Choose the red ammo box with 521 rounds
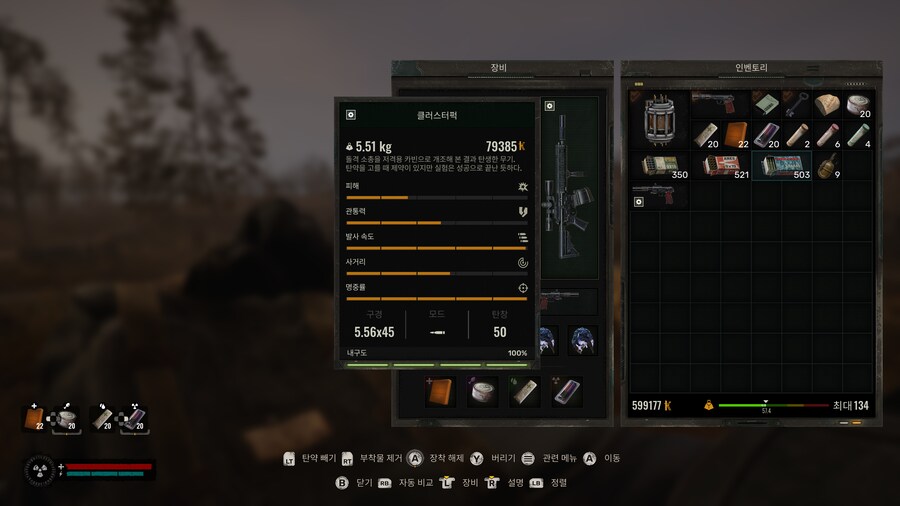The width and height of the screenshot is (900, 506). (719, 166)
